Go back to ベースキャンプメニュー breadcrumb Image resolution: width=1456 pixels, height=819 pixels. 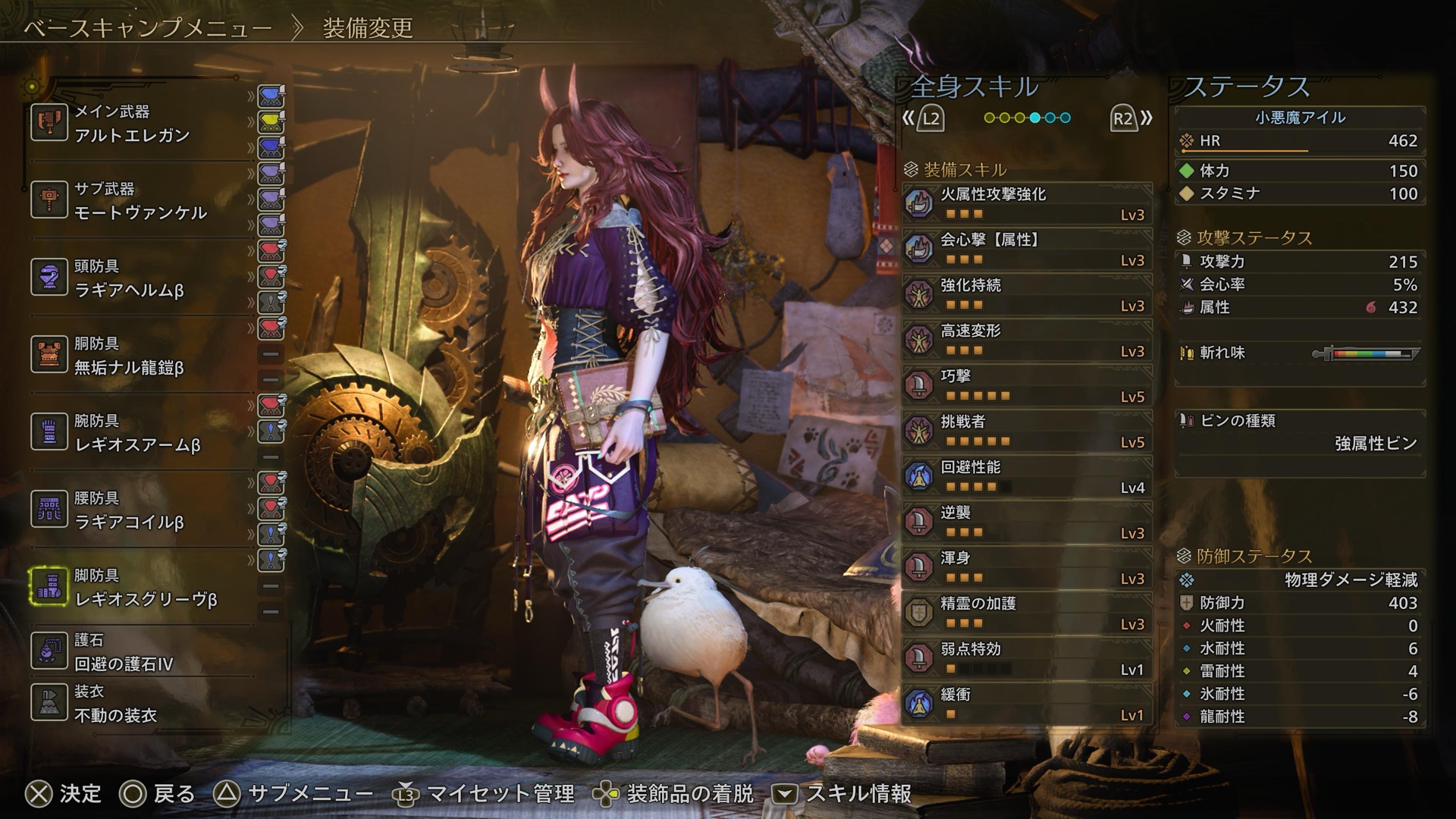click(148, 29)
